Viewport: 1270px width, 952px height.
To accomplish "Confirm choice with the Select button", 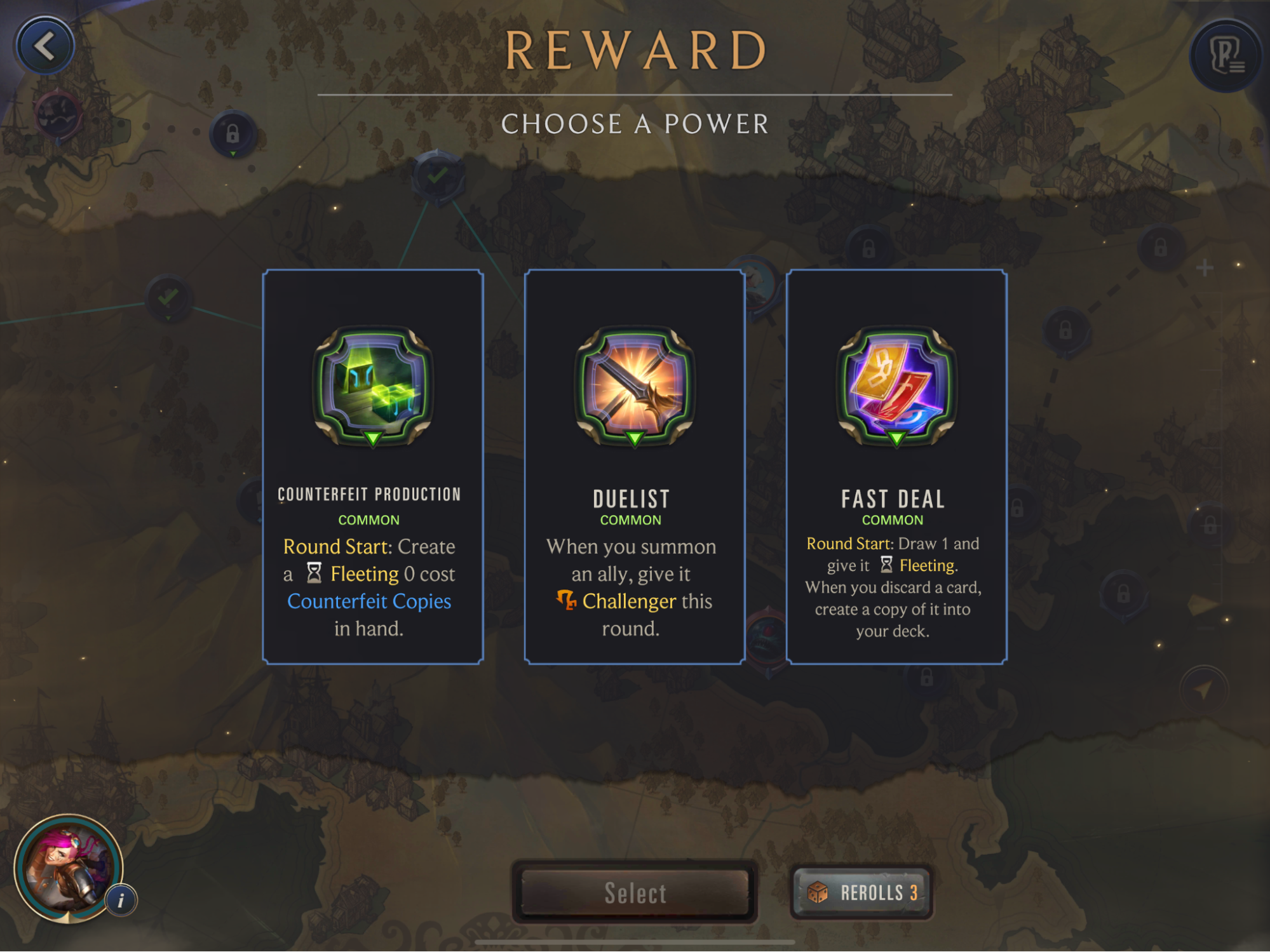I will pos(635,892).
